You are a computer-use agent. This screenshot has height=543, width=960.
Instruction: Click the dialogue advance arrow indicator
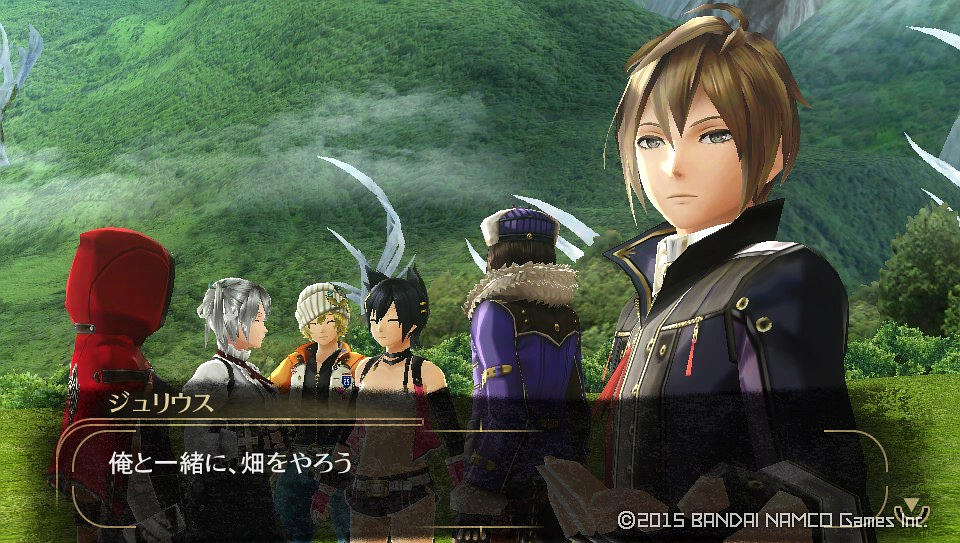(x=911, y=506)
